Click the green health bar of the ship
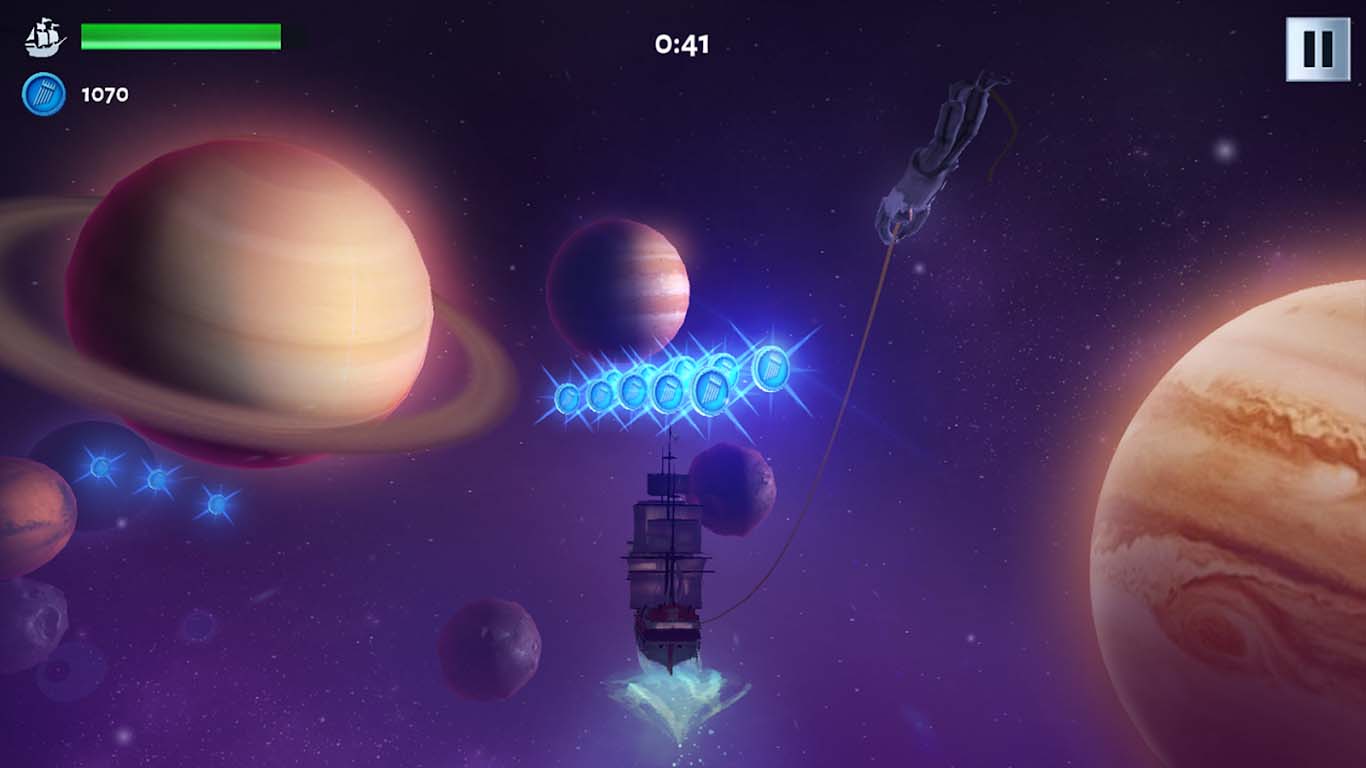 click(180, 36)
